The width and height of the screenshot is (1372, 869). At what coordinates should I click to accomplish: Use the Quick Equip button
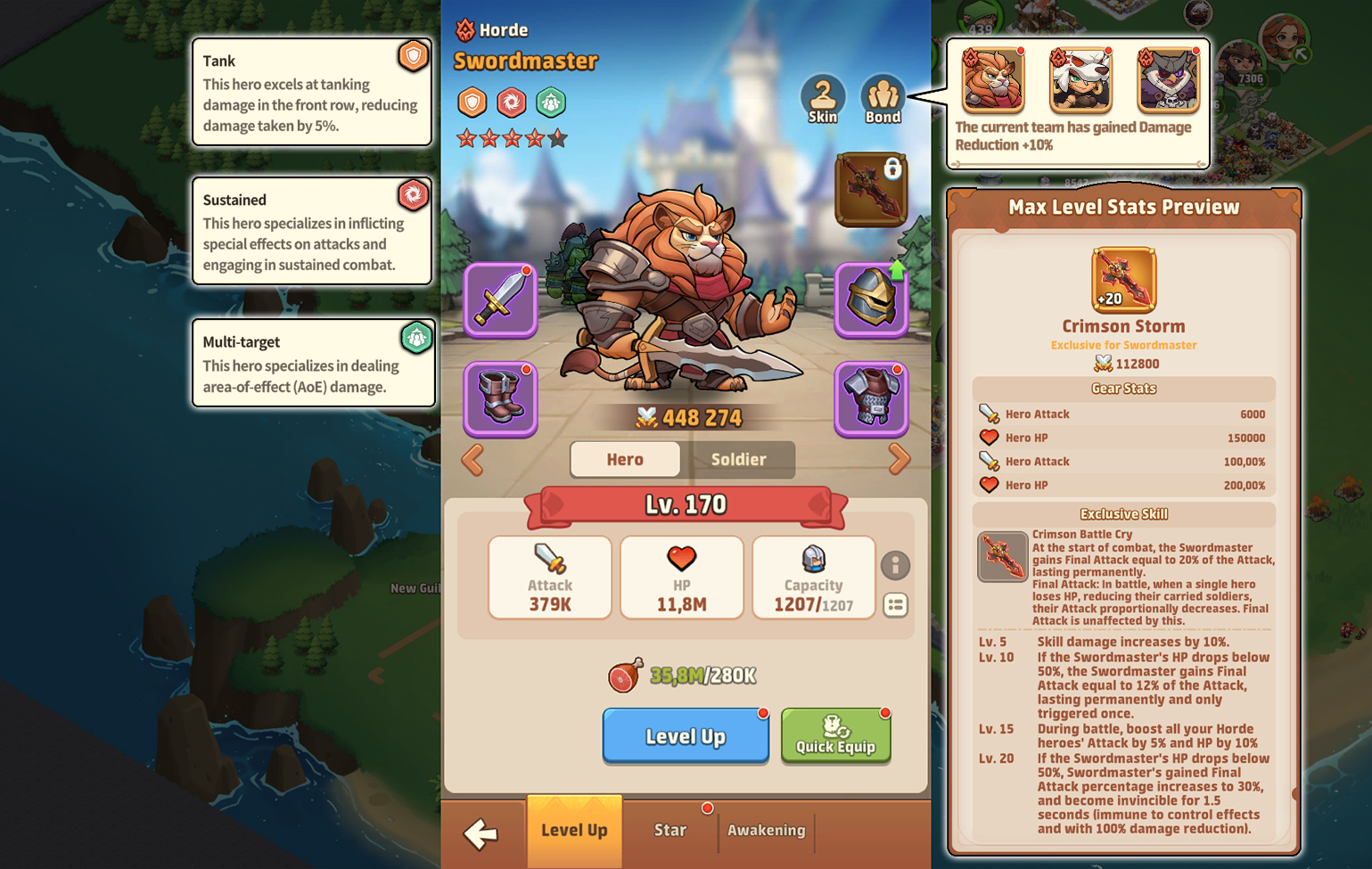point(835,736)
